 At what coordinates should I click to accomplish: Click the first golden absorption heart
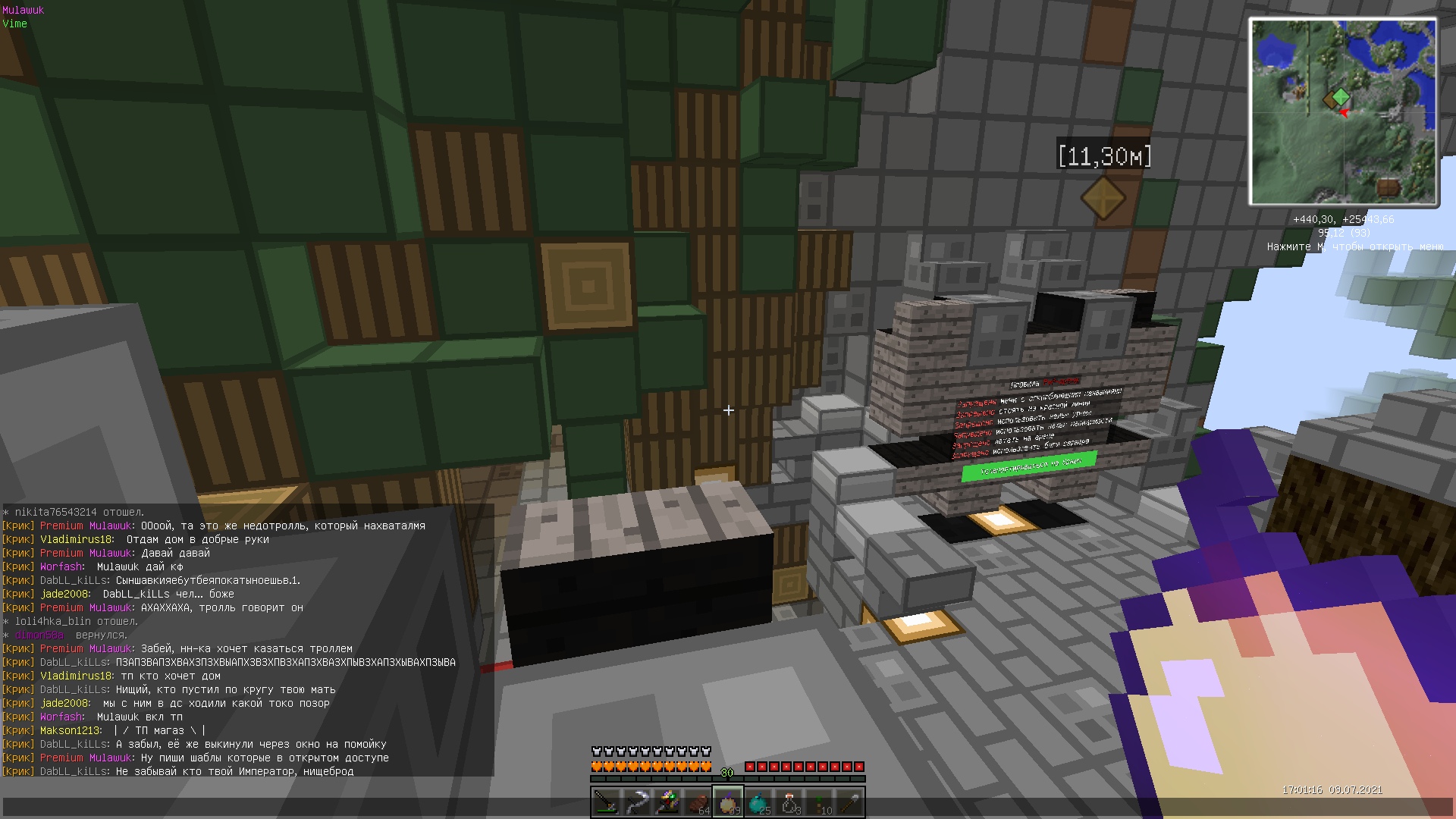595,766
